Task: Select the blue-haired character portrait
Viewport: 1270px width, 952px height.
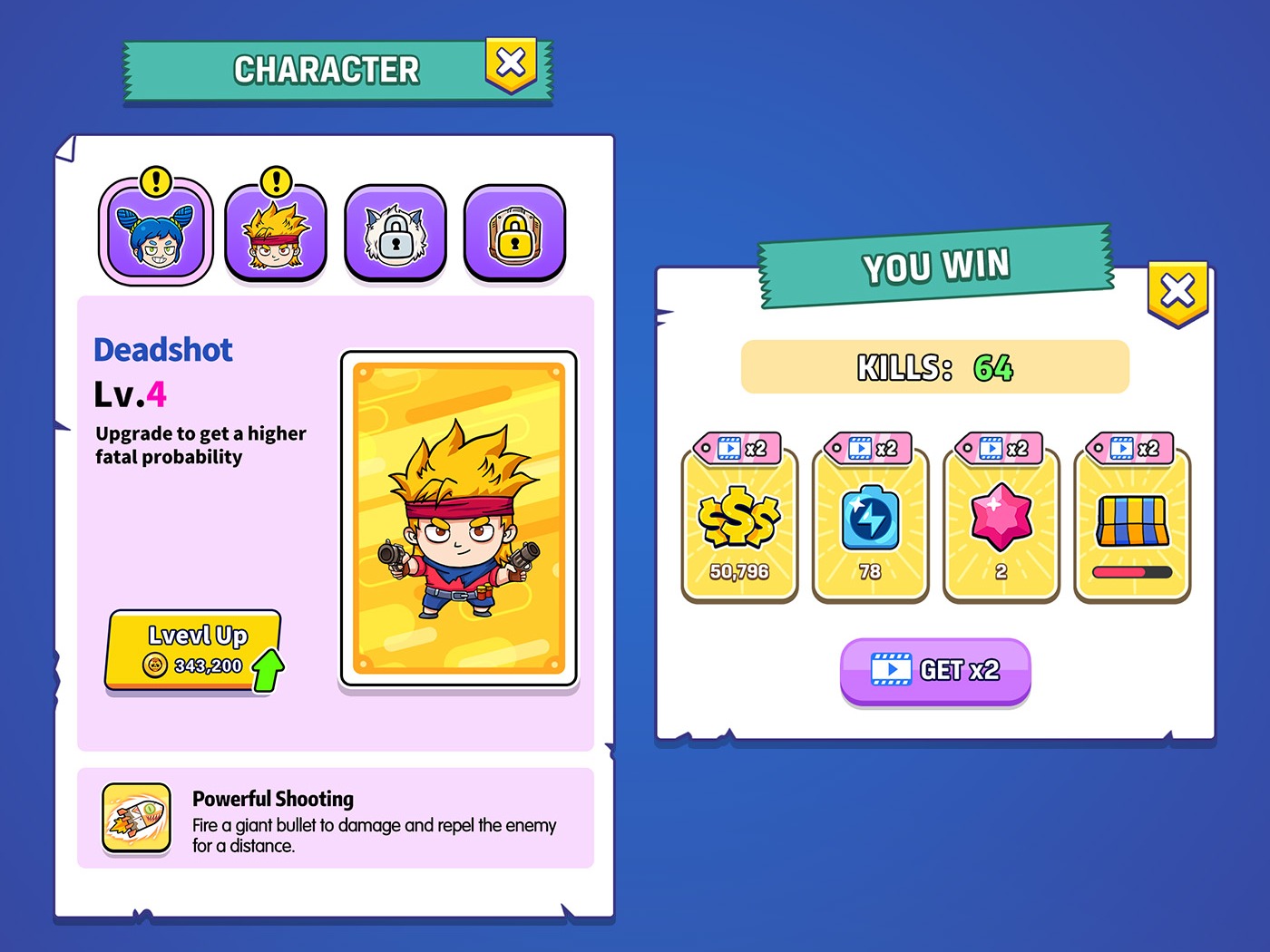Action: [156, 231]
